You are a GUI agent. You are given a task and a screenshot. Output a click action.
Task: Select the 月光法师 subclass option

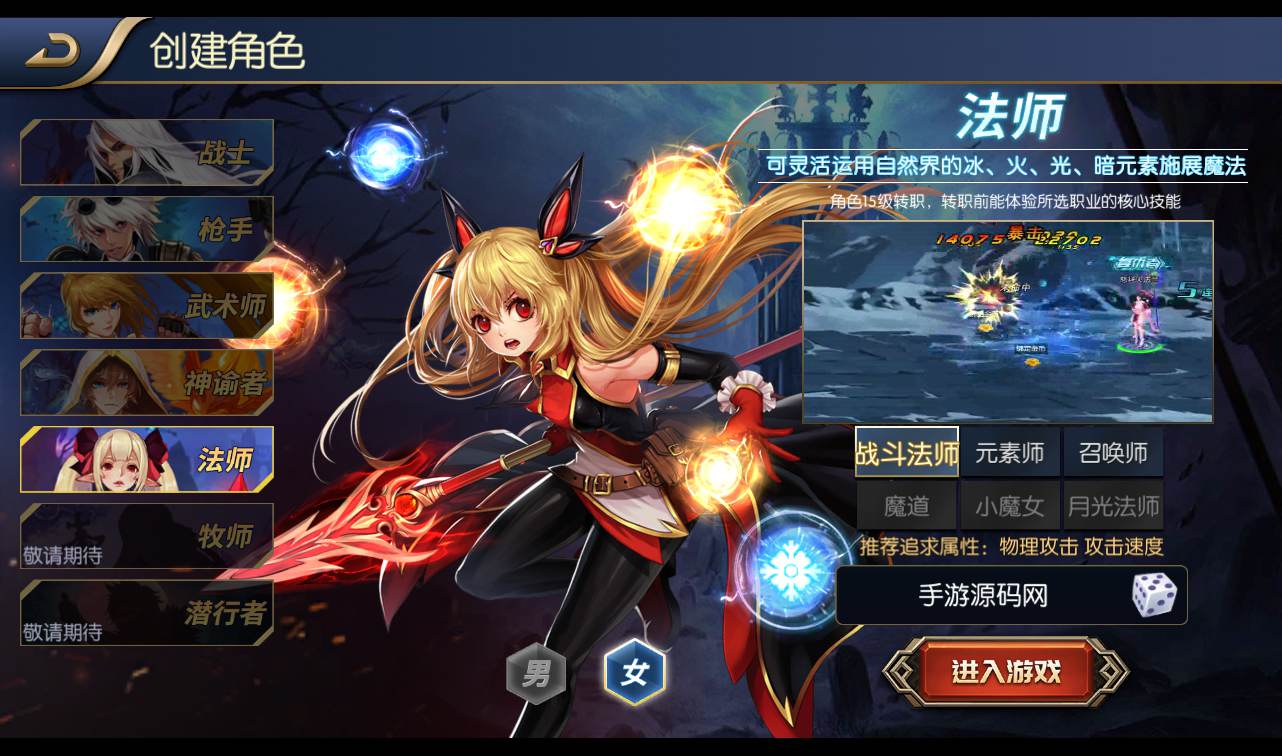pyautogui.click(x=1112, y=505)
